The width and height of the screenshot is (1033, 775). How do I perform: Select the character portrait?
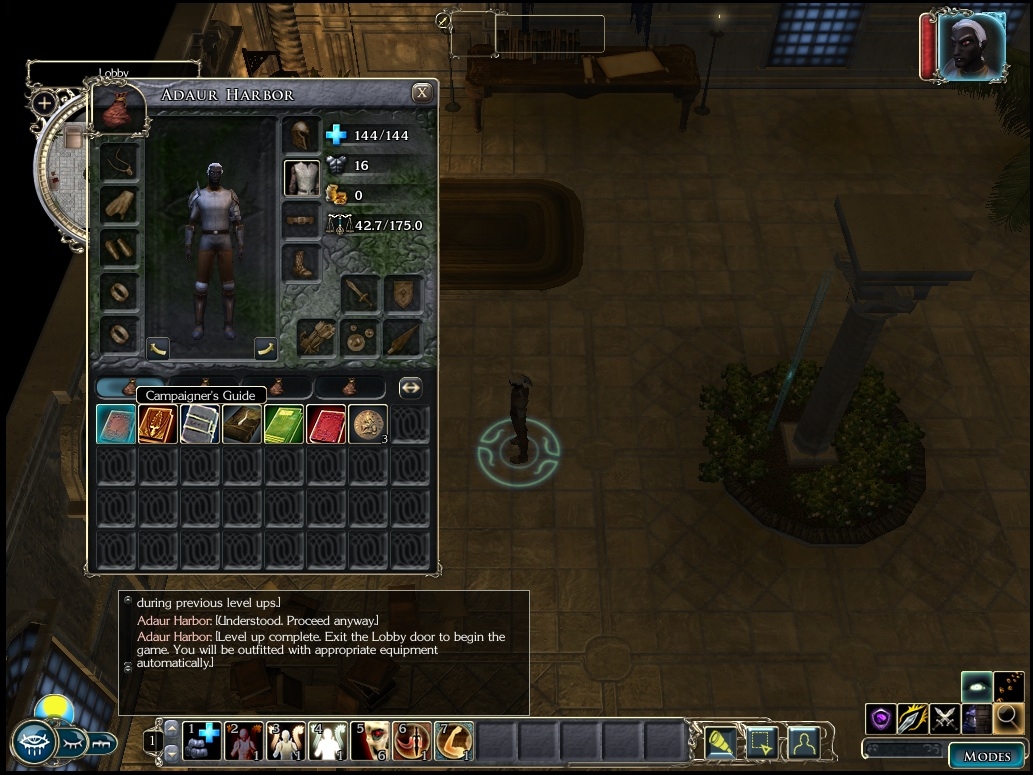970,47
